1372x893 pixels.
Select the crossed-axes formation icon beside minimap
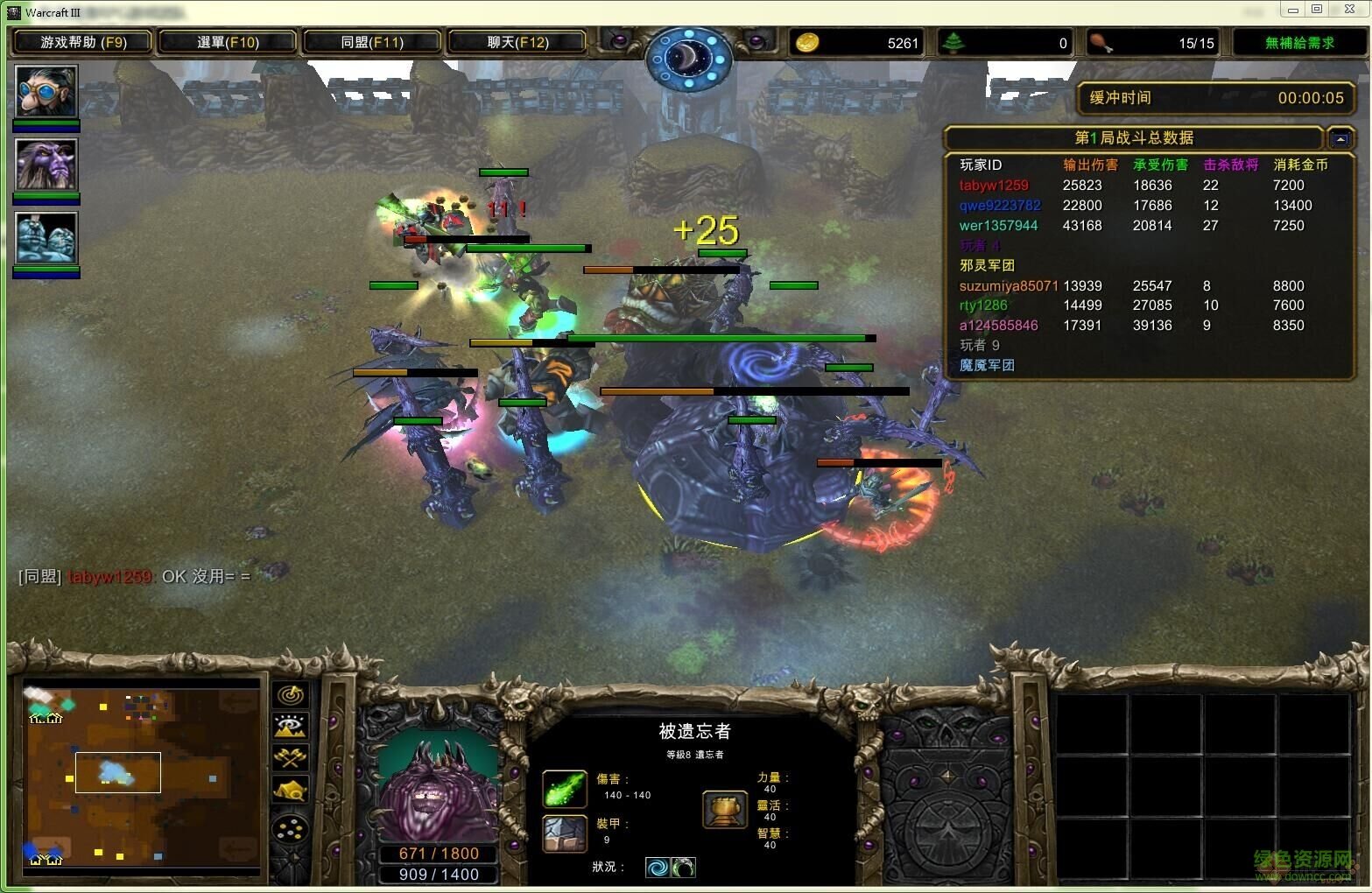click(x=289, y=757)
